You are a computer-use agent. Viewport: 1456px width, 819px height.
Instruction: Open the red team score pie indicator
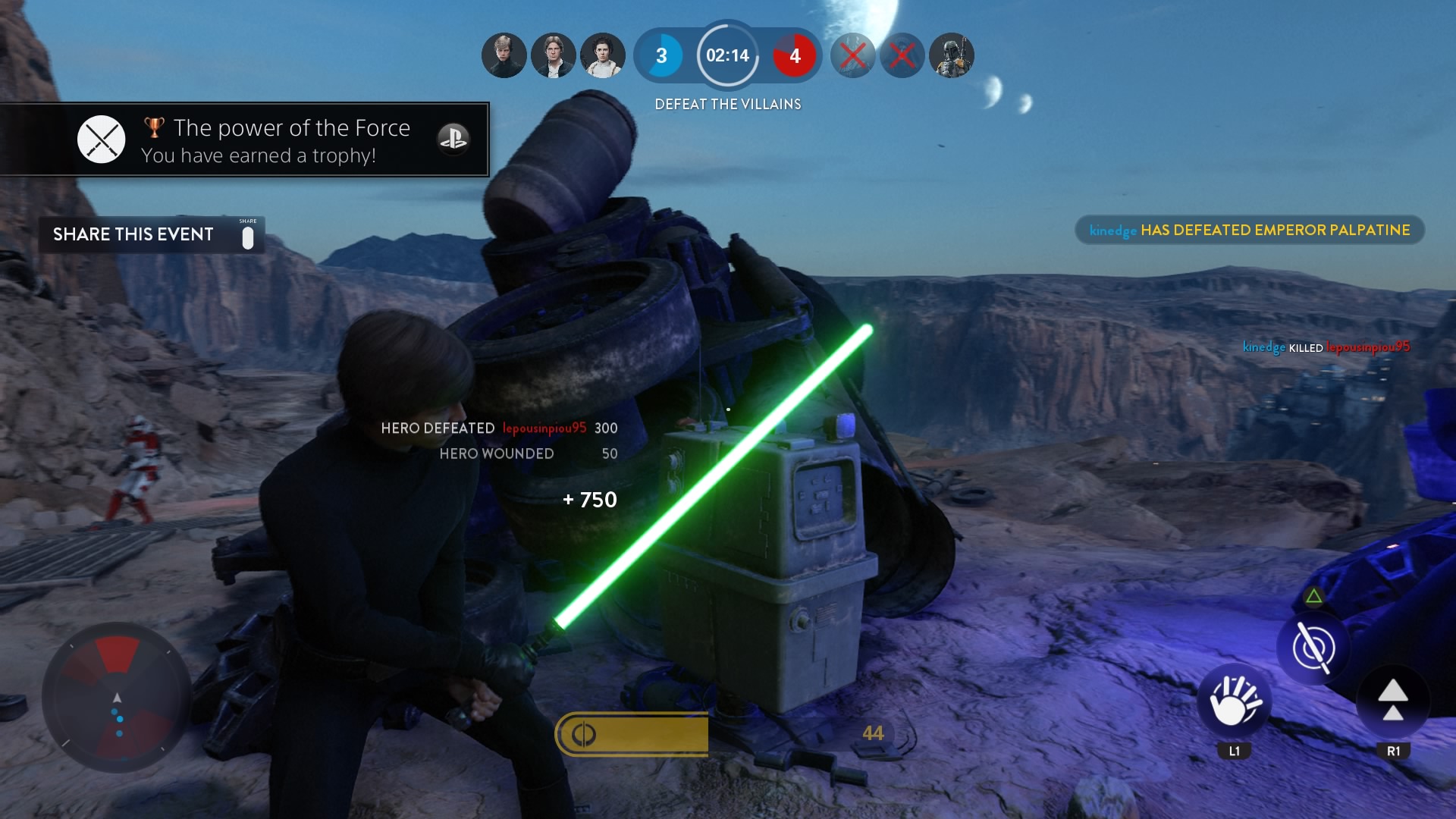795,55
